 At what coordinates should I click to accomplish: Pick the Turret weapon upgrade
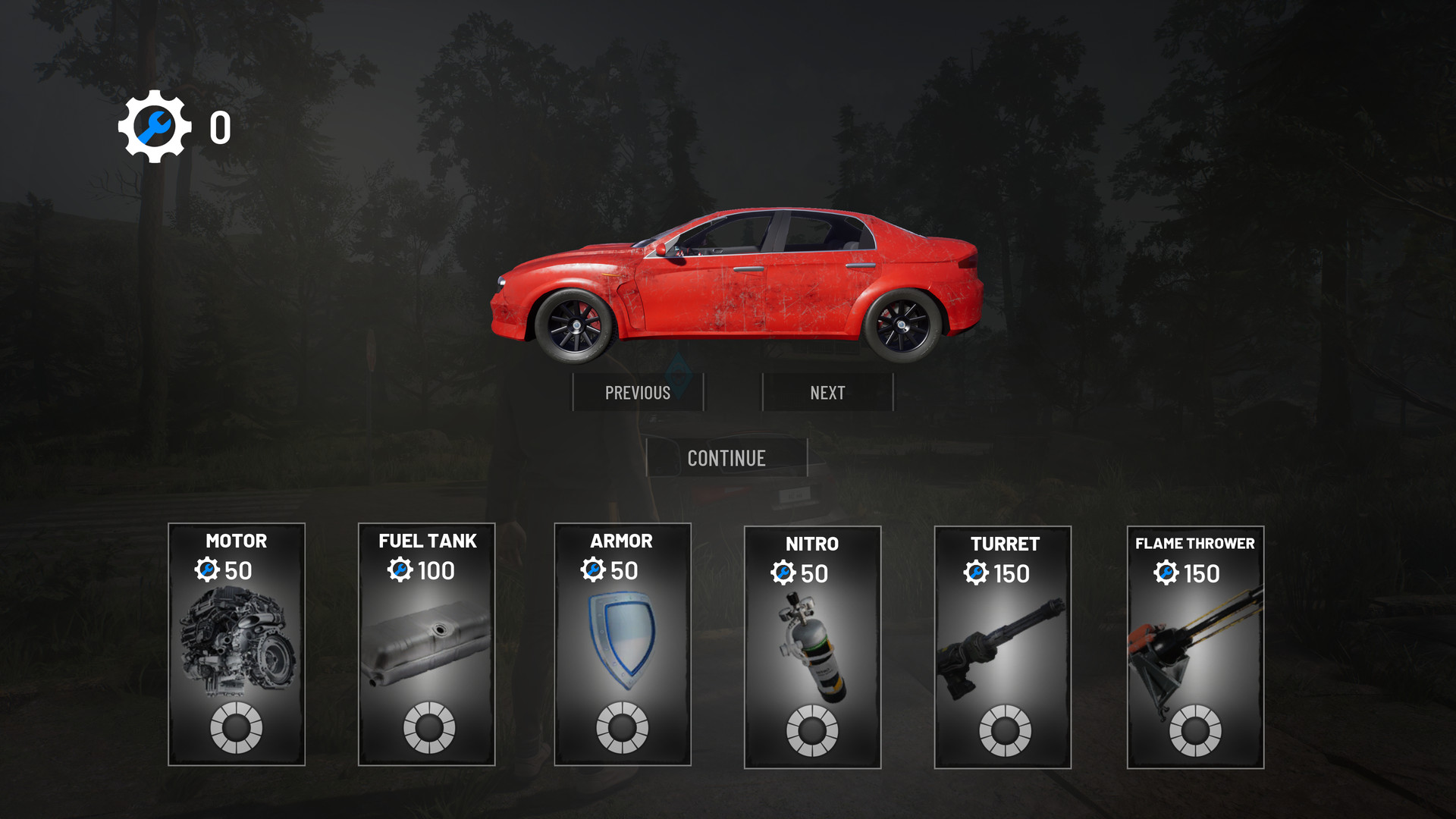tap(1003, 647)
